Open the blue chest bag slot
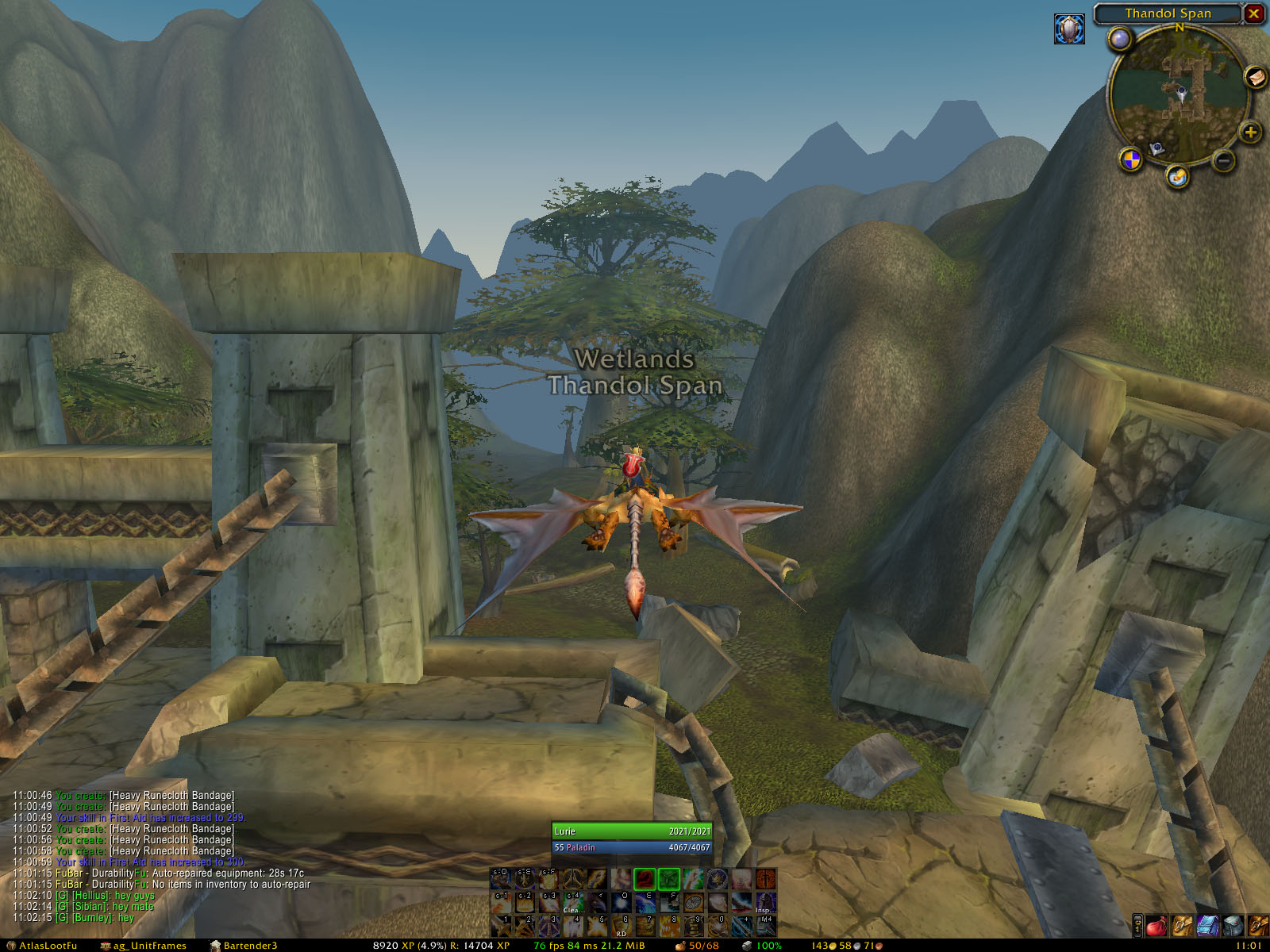 (1207, 926)
